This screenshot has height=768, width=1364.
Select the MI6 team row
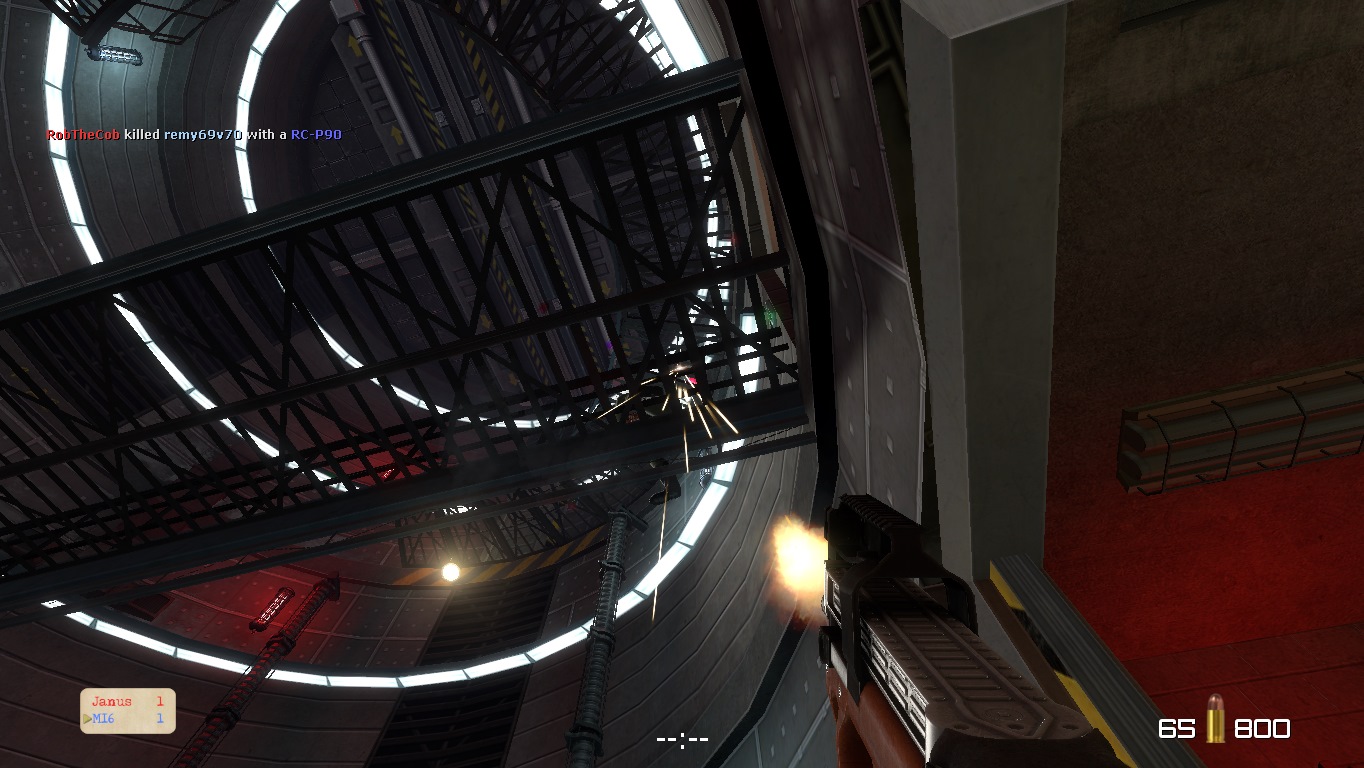(127, 718)
